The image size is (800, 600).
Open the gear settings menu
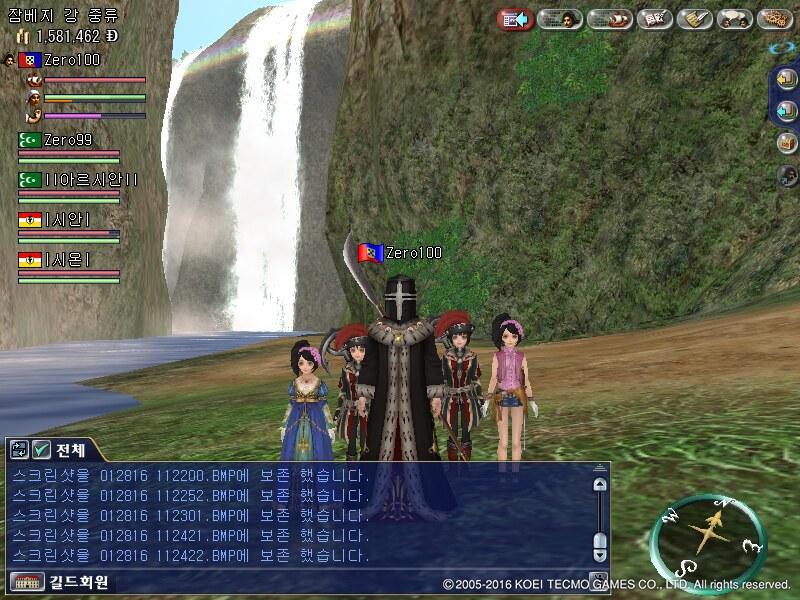click(775, 18)
